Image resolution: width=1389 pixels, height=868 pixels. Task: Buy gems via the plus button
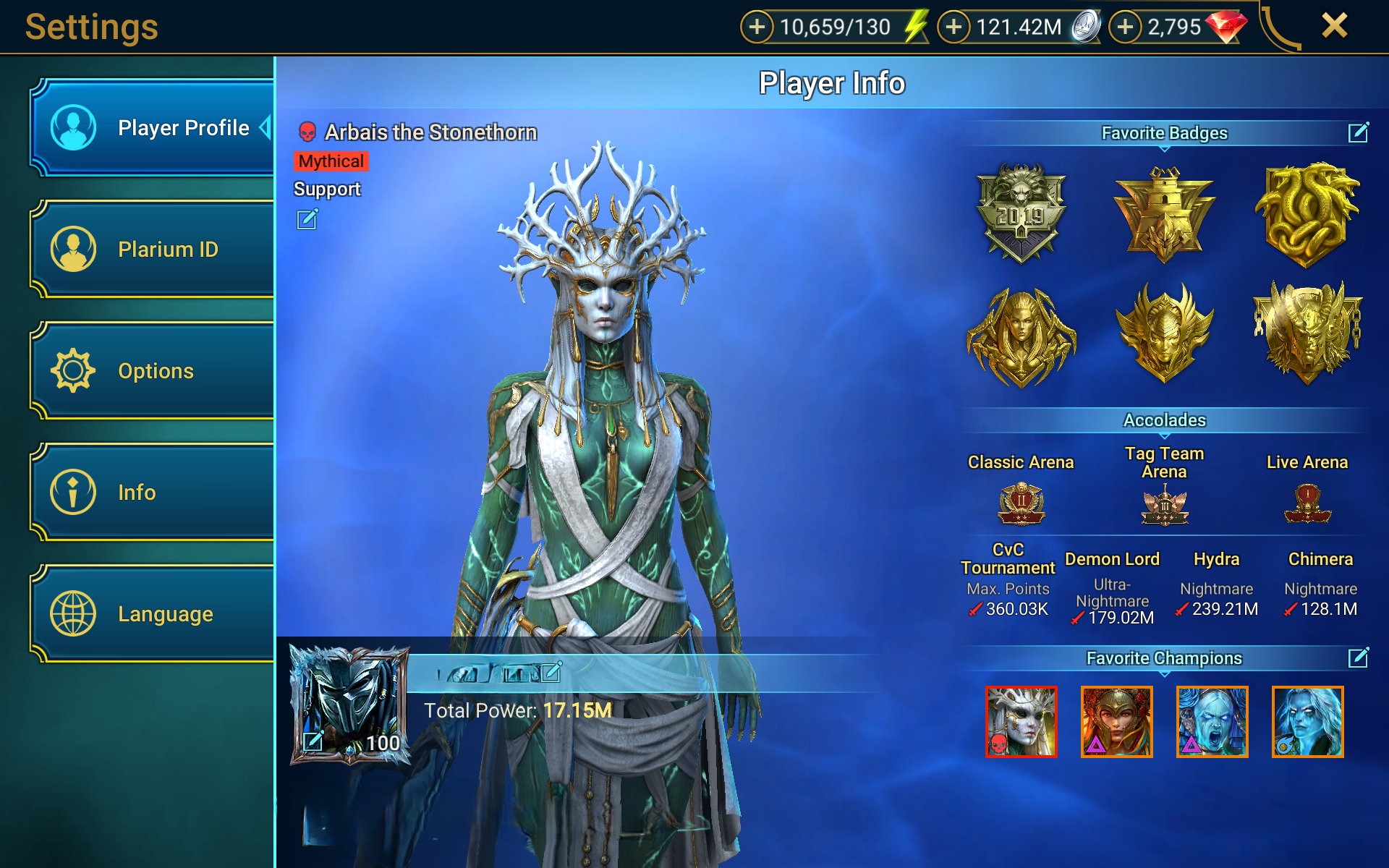click(x=1125, y=27)
